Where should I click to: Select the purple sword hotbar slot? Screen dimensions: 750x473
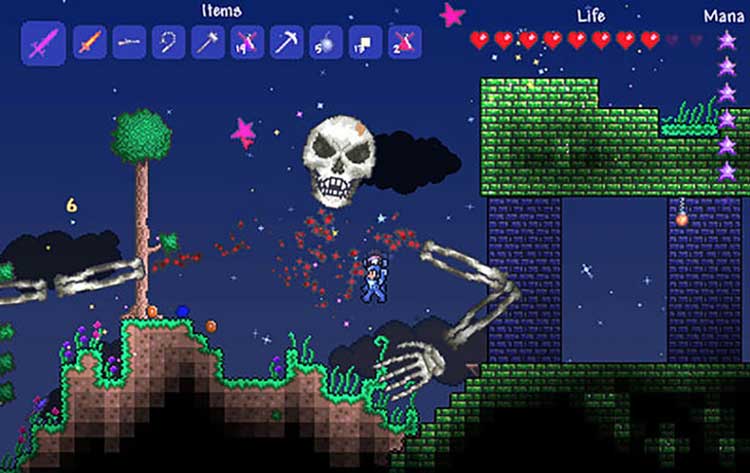[44, 43]
